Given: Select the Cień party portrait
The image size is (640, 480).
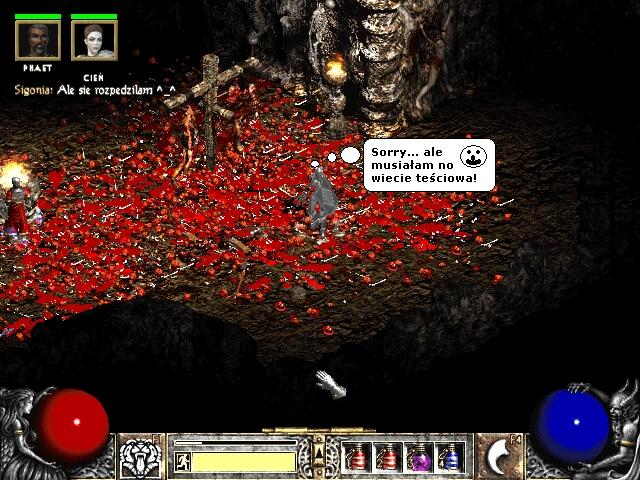Looking at the screenshot, I should (94, 41).
